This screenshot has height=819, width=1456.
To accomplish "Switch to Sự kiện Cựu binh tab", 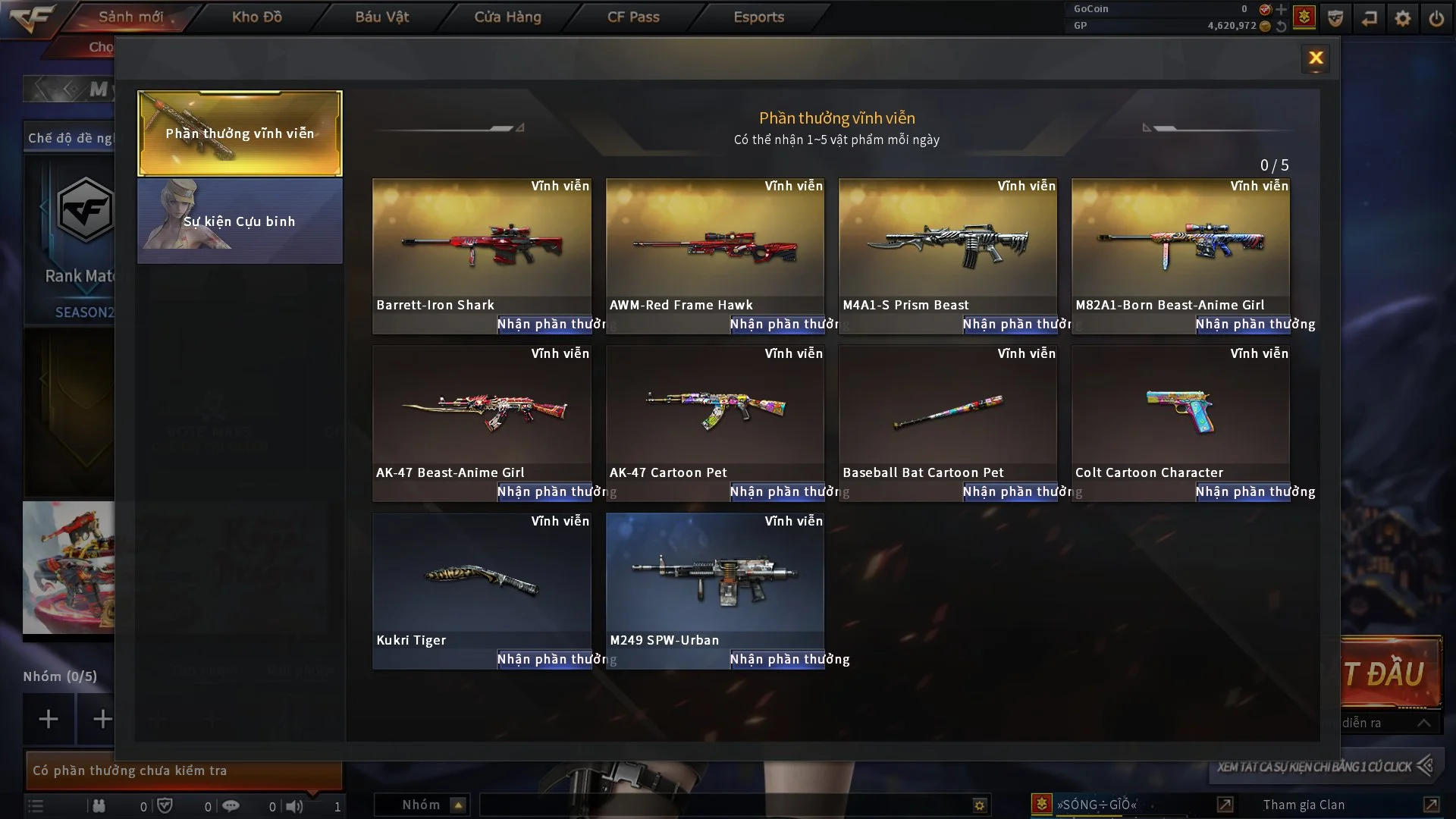I will 240,221.
